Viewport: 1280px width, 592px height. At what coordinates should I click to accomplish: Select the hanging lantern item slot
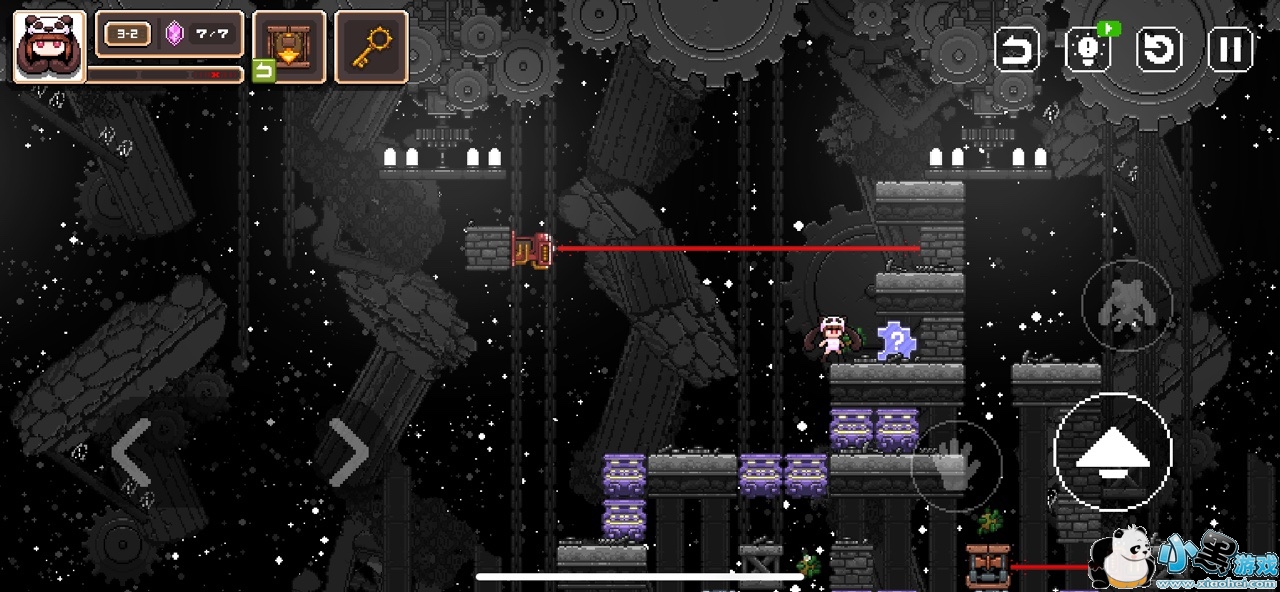(289, 46)
